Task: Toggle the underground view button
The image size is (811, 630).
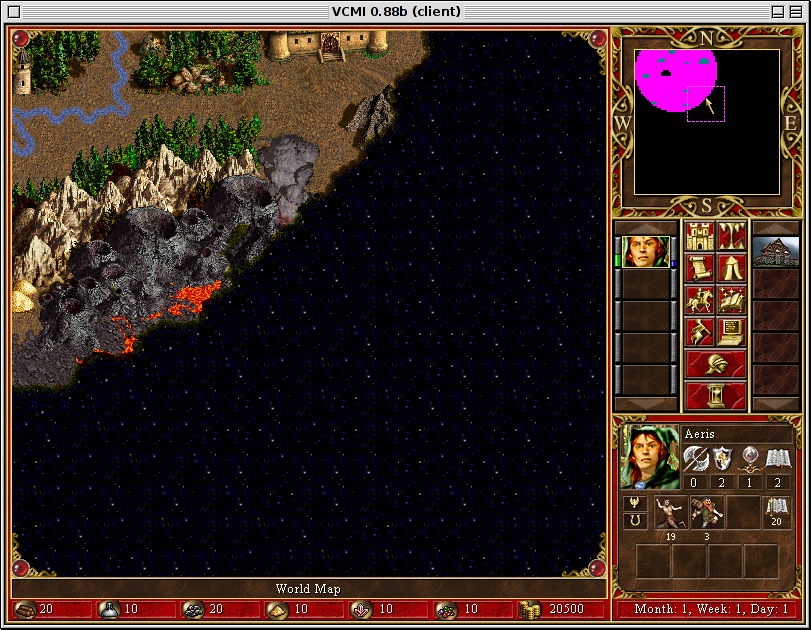Action: tap(731, 237)
